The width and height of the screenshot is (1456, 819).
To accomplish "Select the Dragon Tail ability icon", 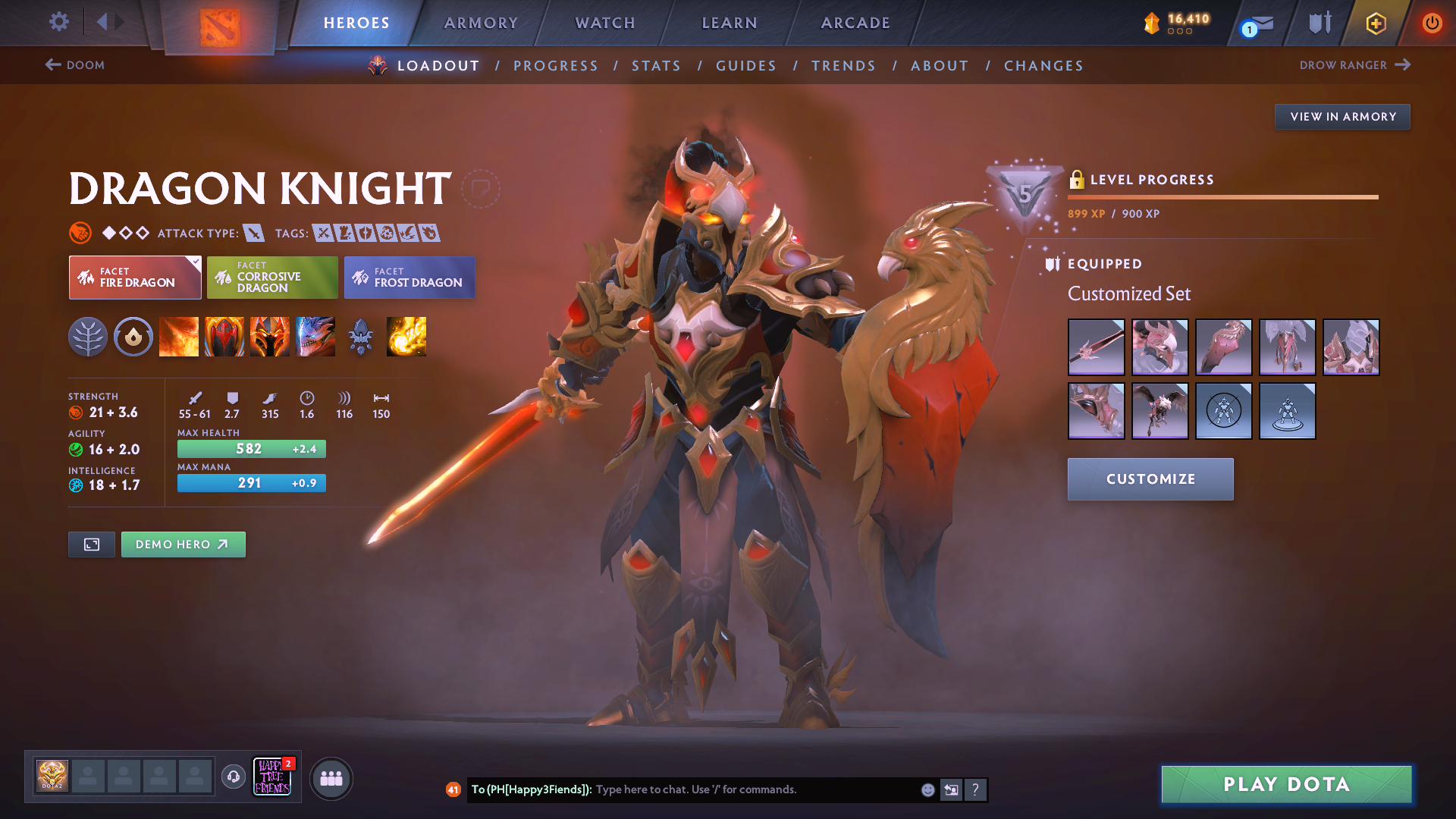I will [224, 337].
